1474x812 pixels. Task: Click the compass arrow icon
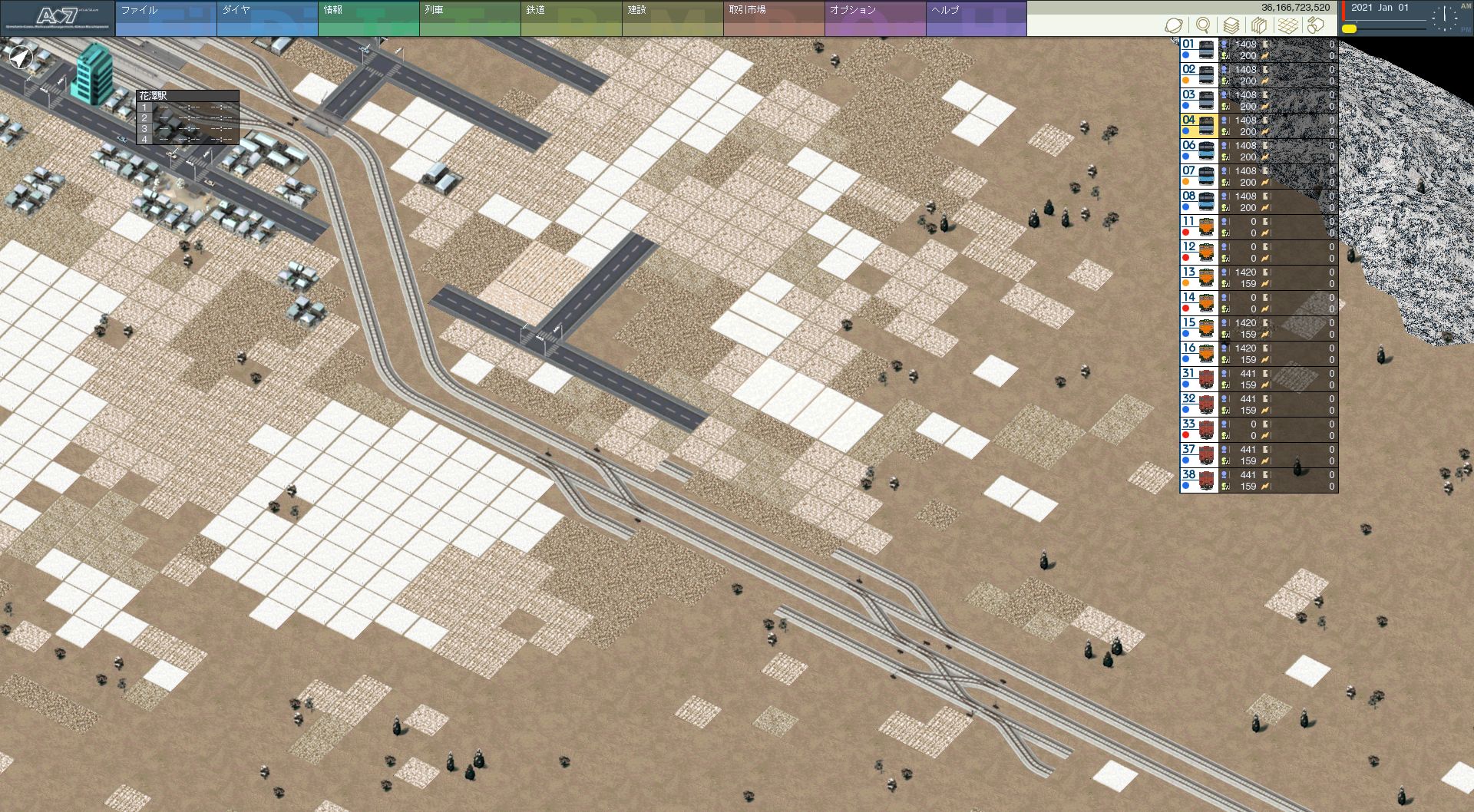[21, 57]
